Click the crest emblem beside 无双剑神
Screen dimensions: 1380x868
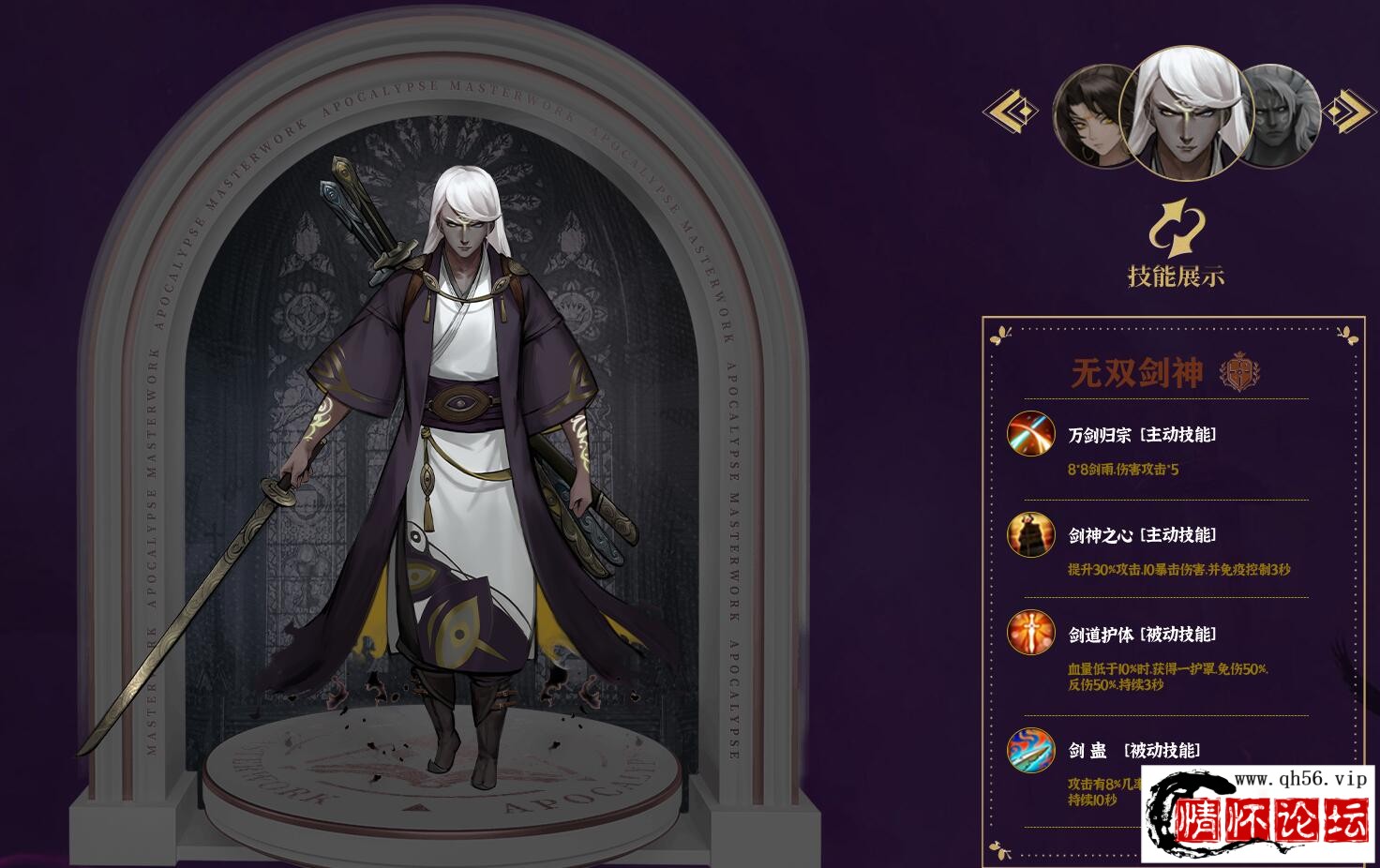coord(1238,372)
